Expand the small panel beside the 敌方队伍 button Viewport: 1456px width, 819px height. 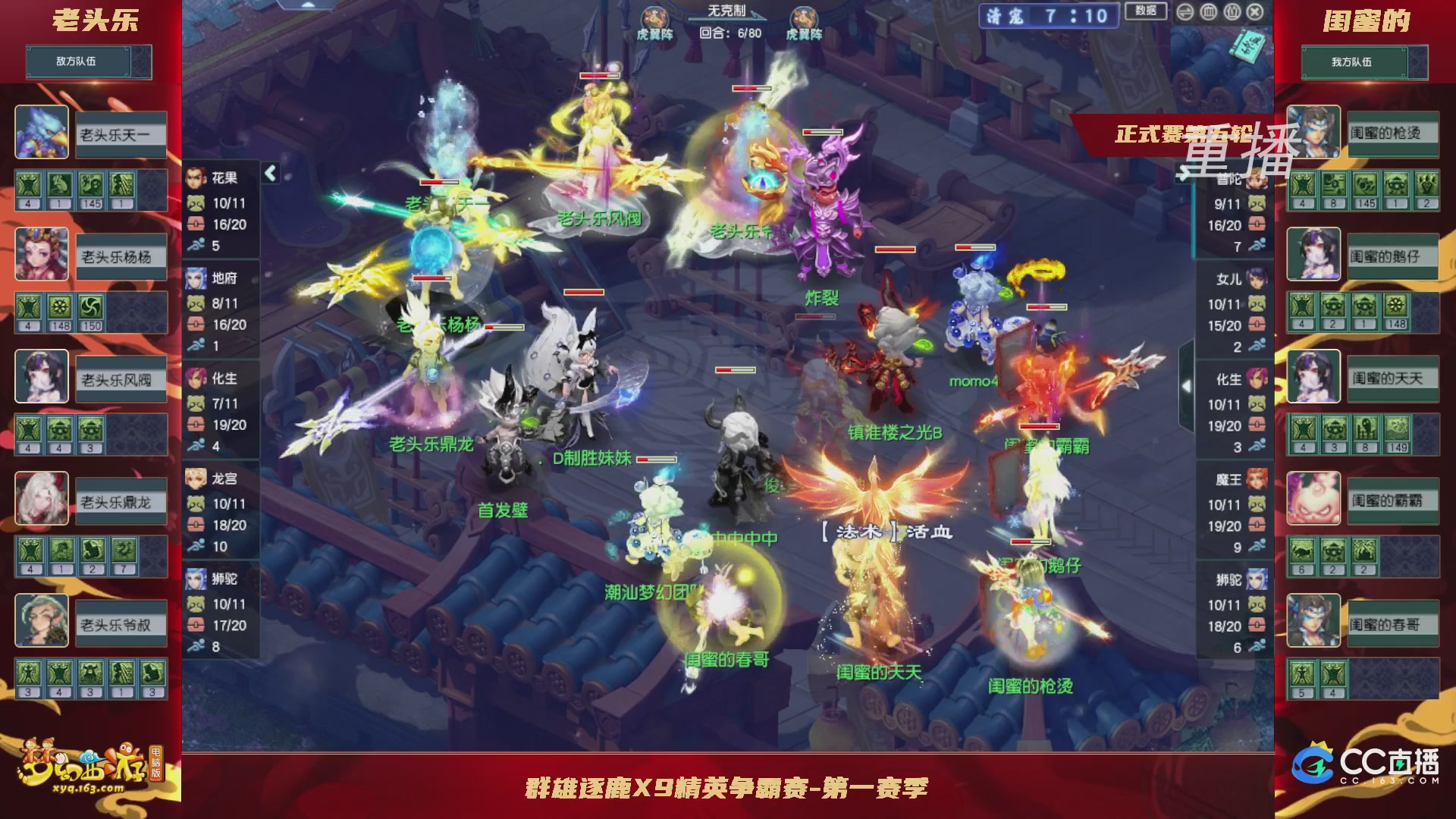click(143, 62)
